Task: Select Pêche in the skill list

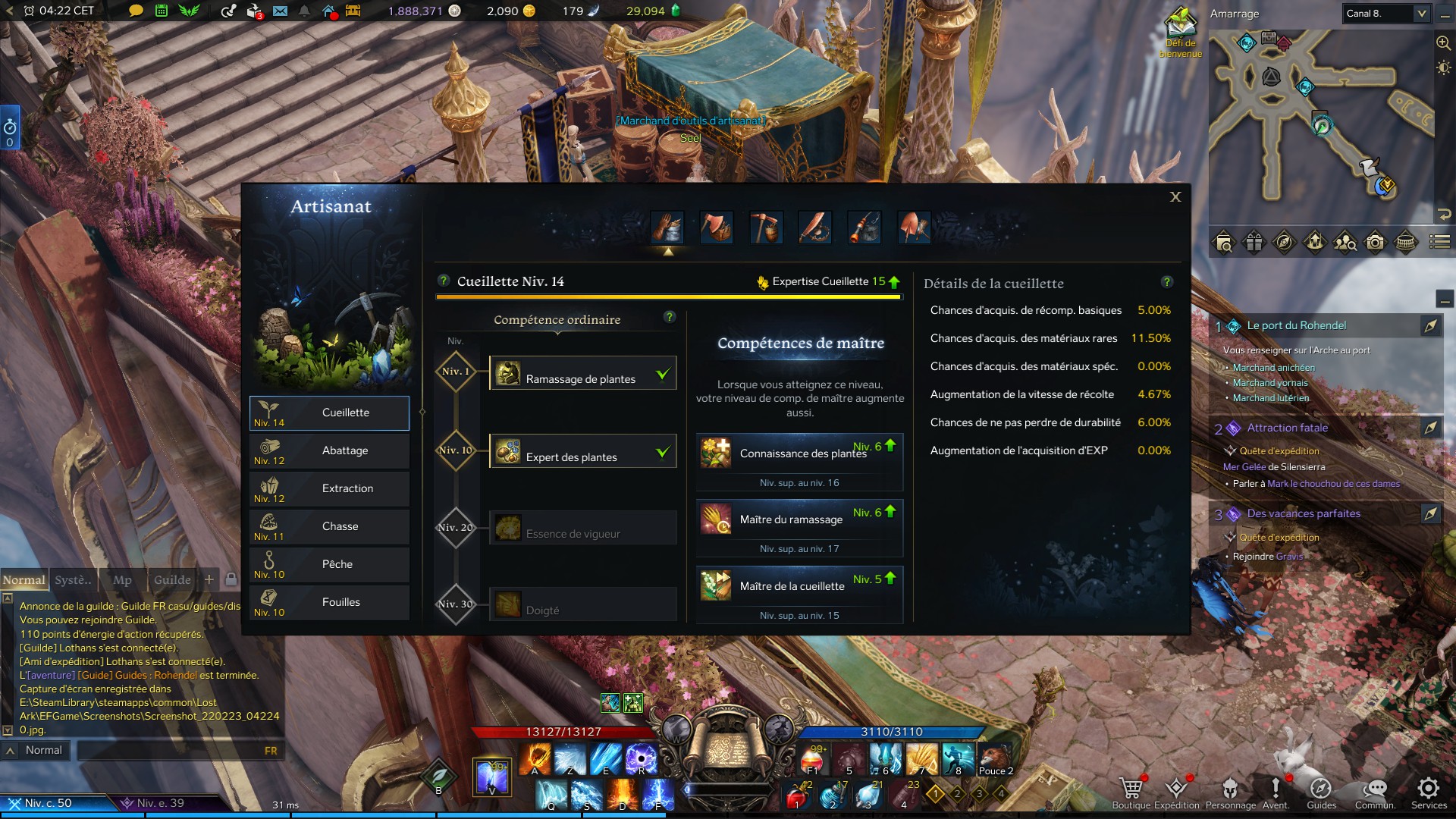Action: pyautogui.click(x=329, y=565)
